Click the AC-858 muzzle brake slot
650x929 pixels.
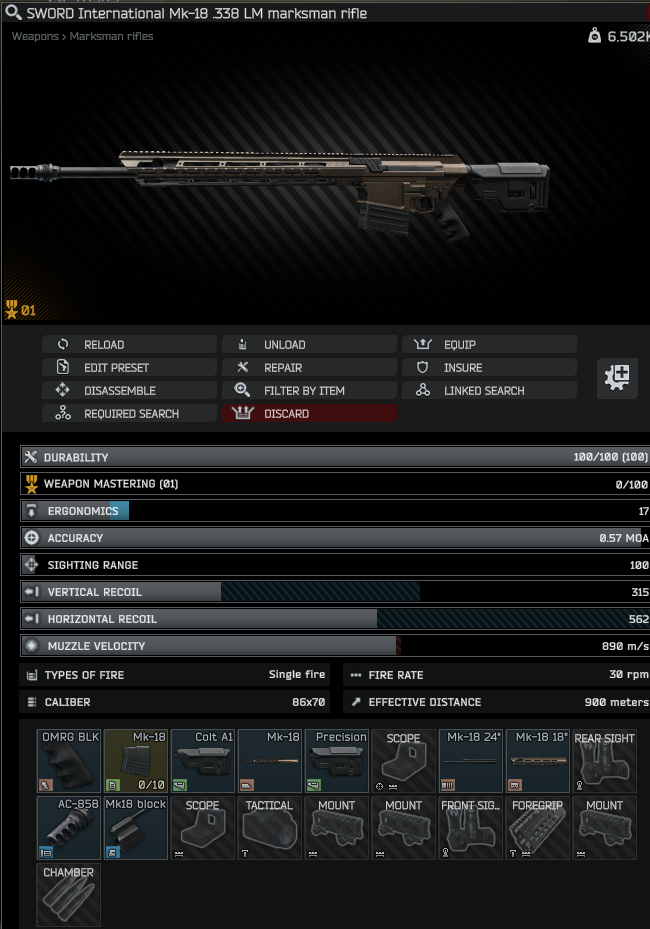coord(69,828)
